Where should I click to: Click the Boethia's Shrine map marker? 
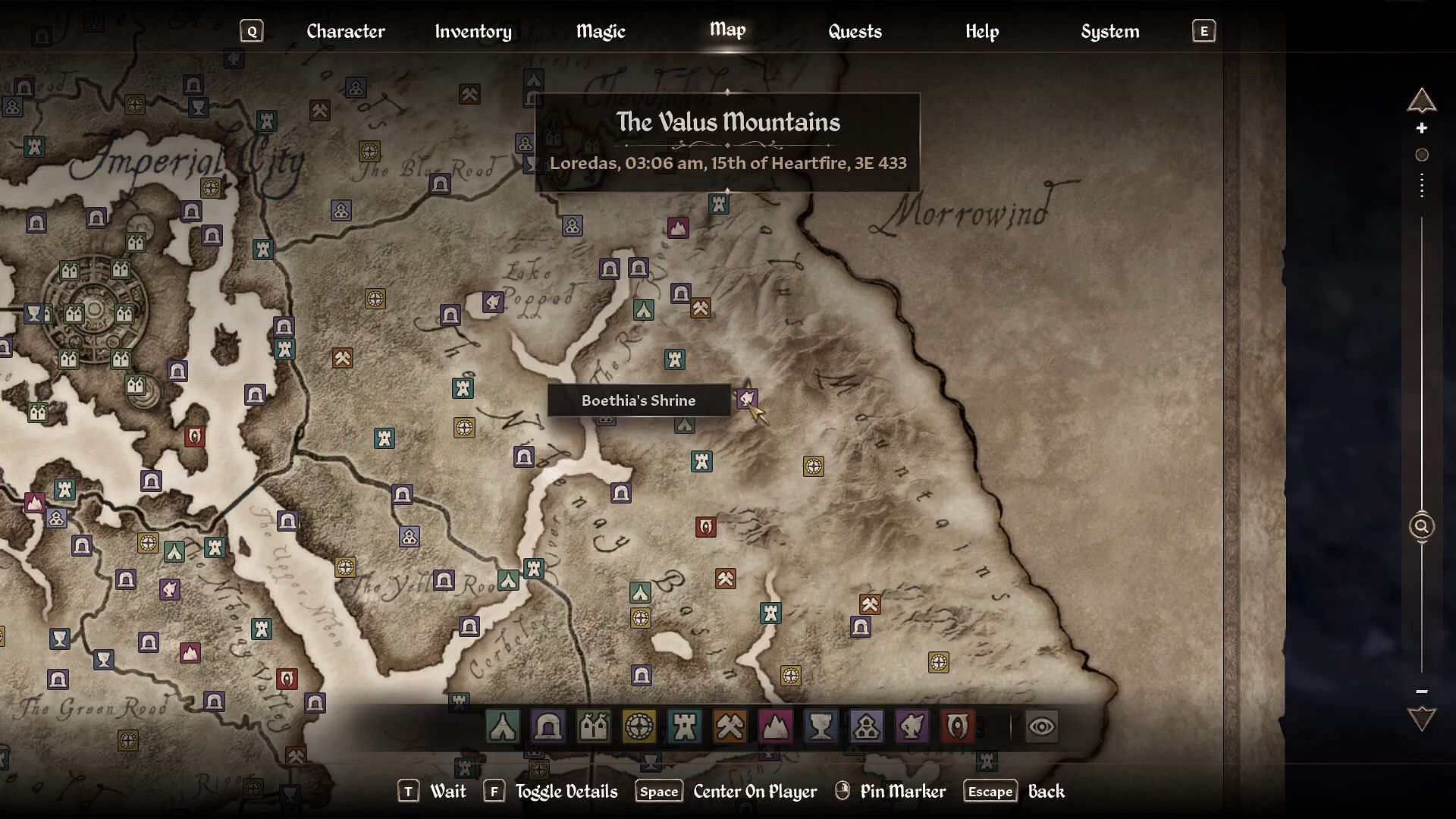pyautogui.click(x=747, y=398)
